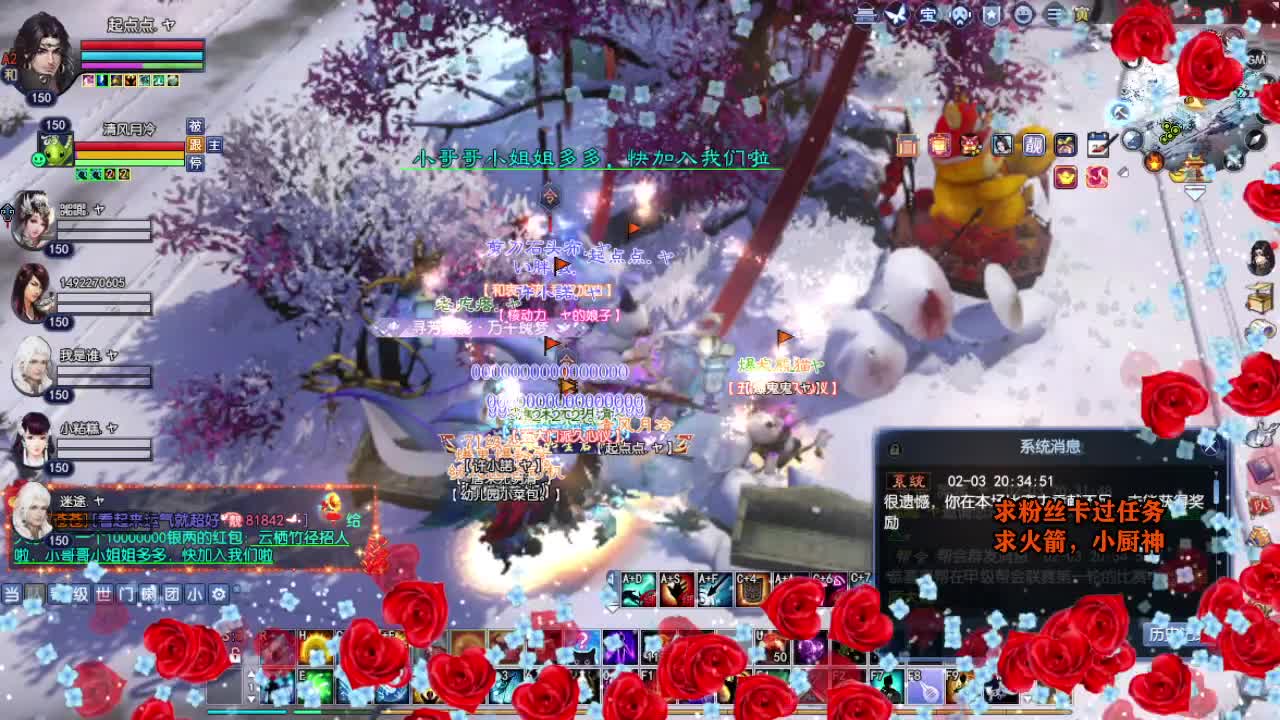Image resolution: width=1280 pixels, height=720 pixels.
Task: Click the GM icon beside the minimap
Action: click(x=1256, y=61)
